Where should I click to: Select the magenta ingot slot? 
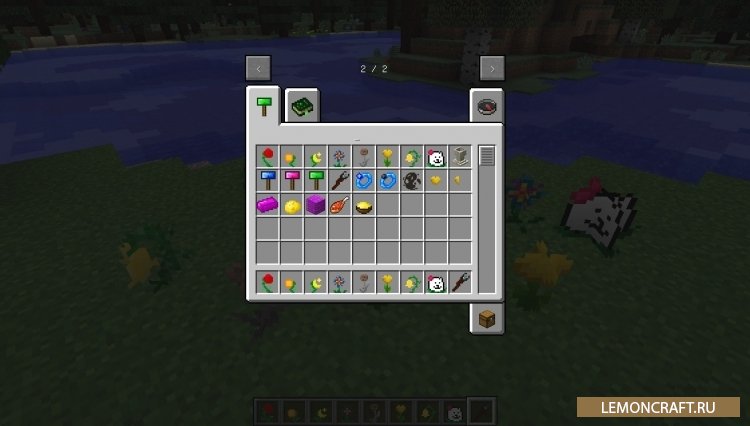coord(267,205)
